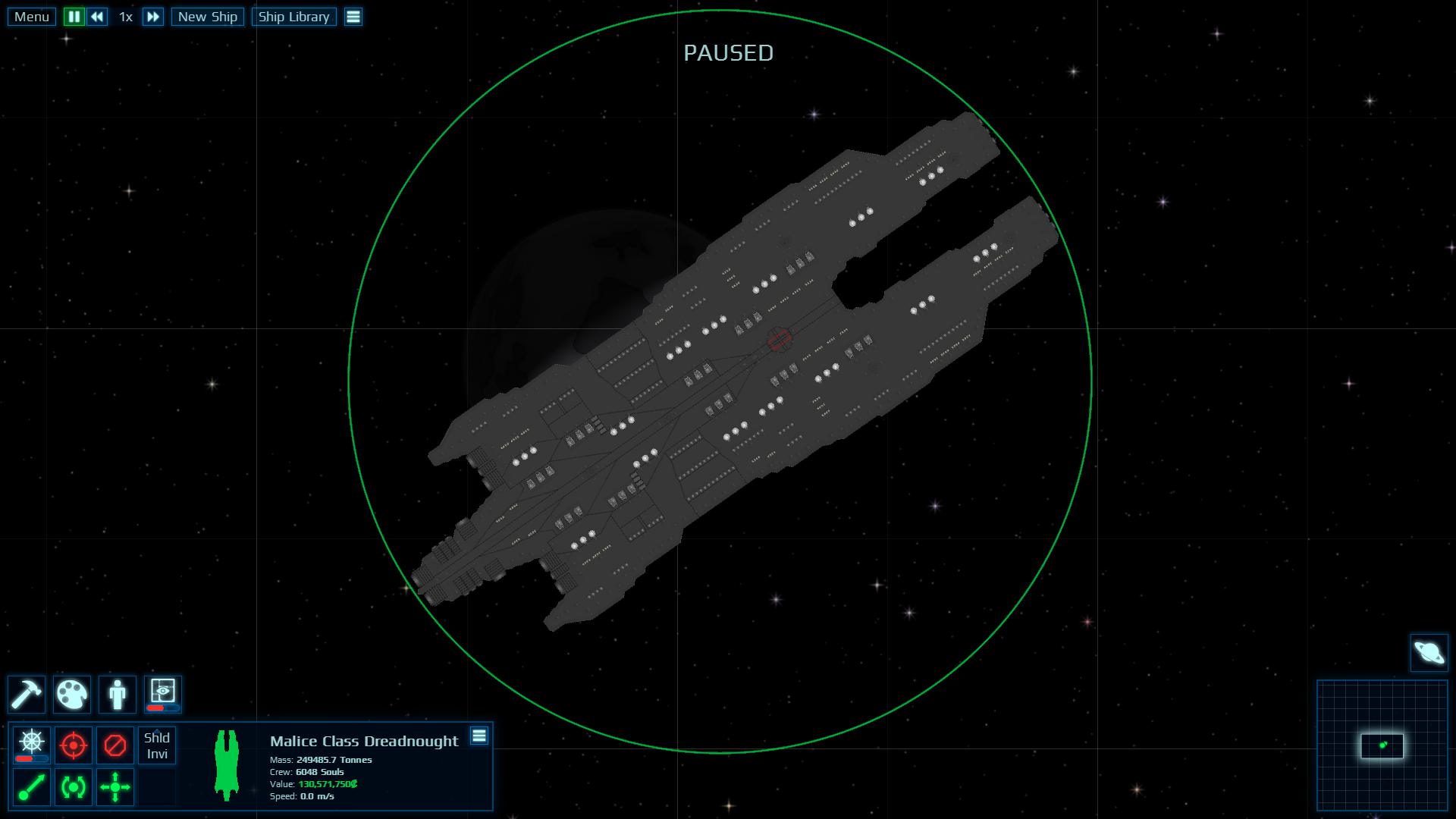Create a New Ship
This screenshot has height=819, width=1456.
tap(207, 17)
